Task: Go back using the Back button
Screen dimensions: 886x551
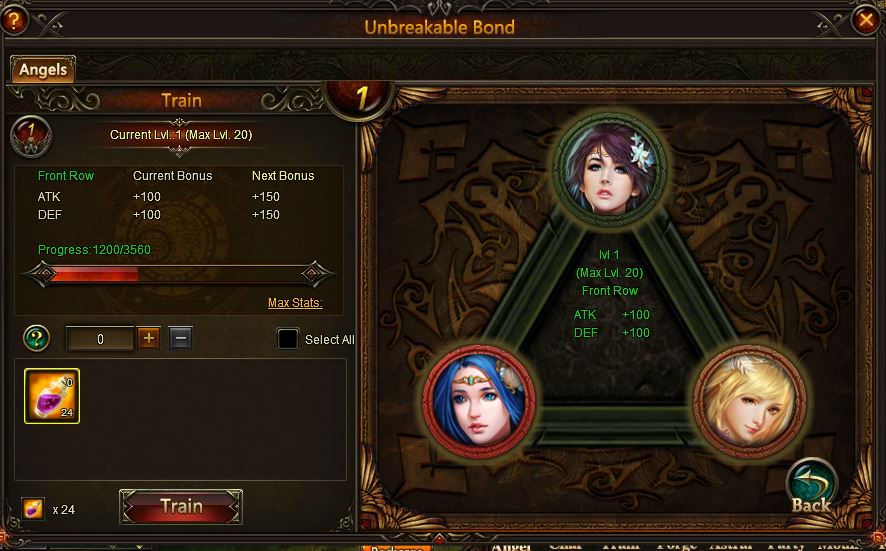Action: pyautogui.click(x=810, y=487)
